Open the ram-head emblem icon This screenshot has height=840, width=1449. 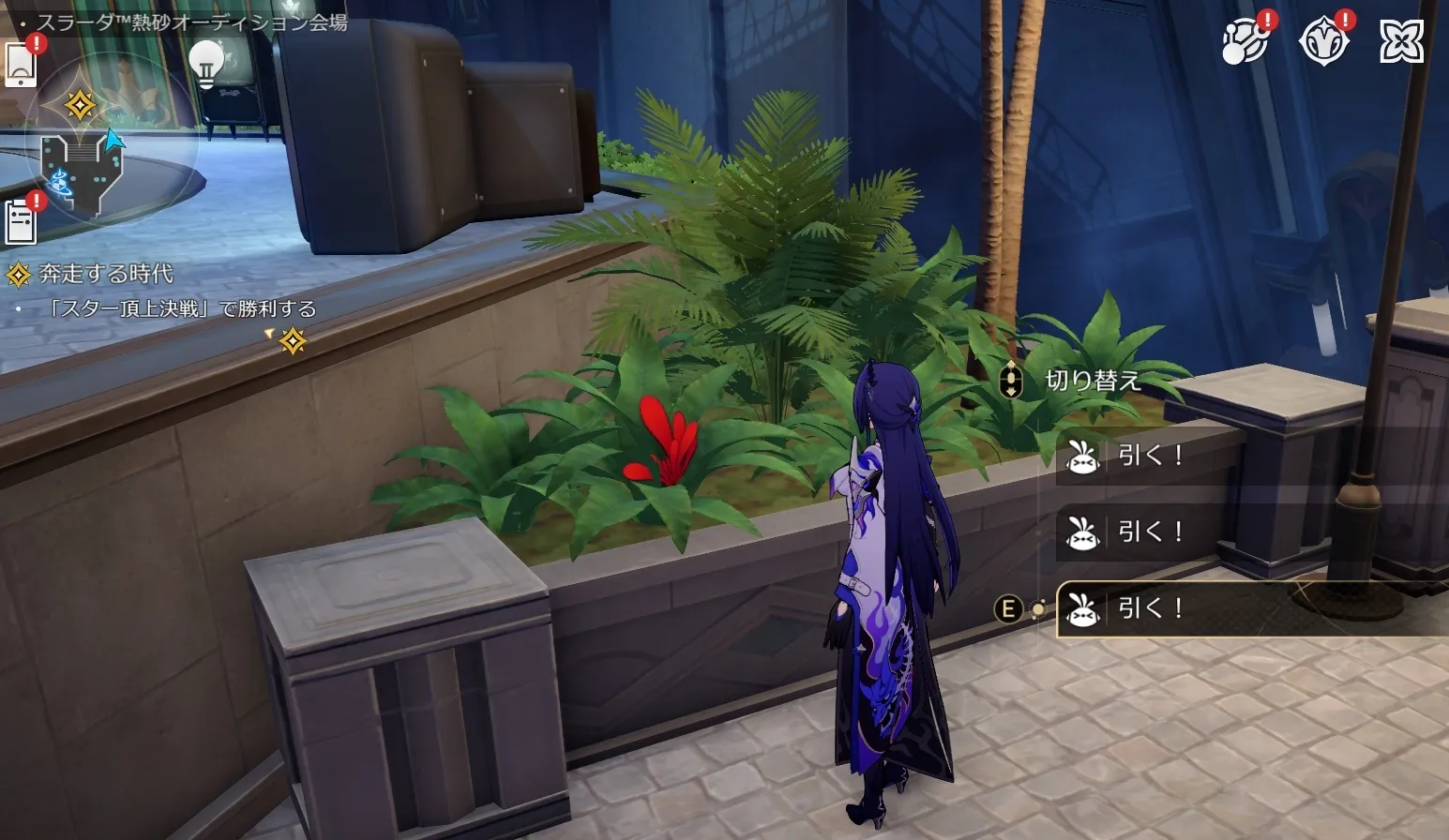1322,43
